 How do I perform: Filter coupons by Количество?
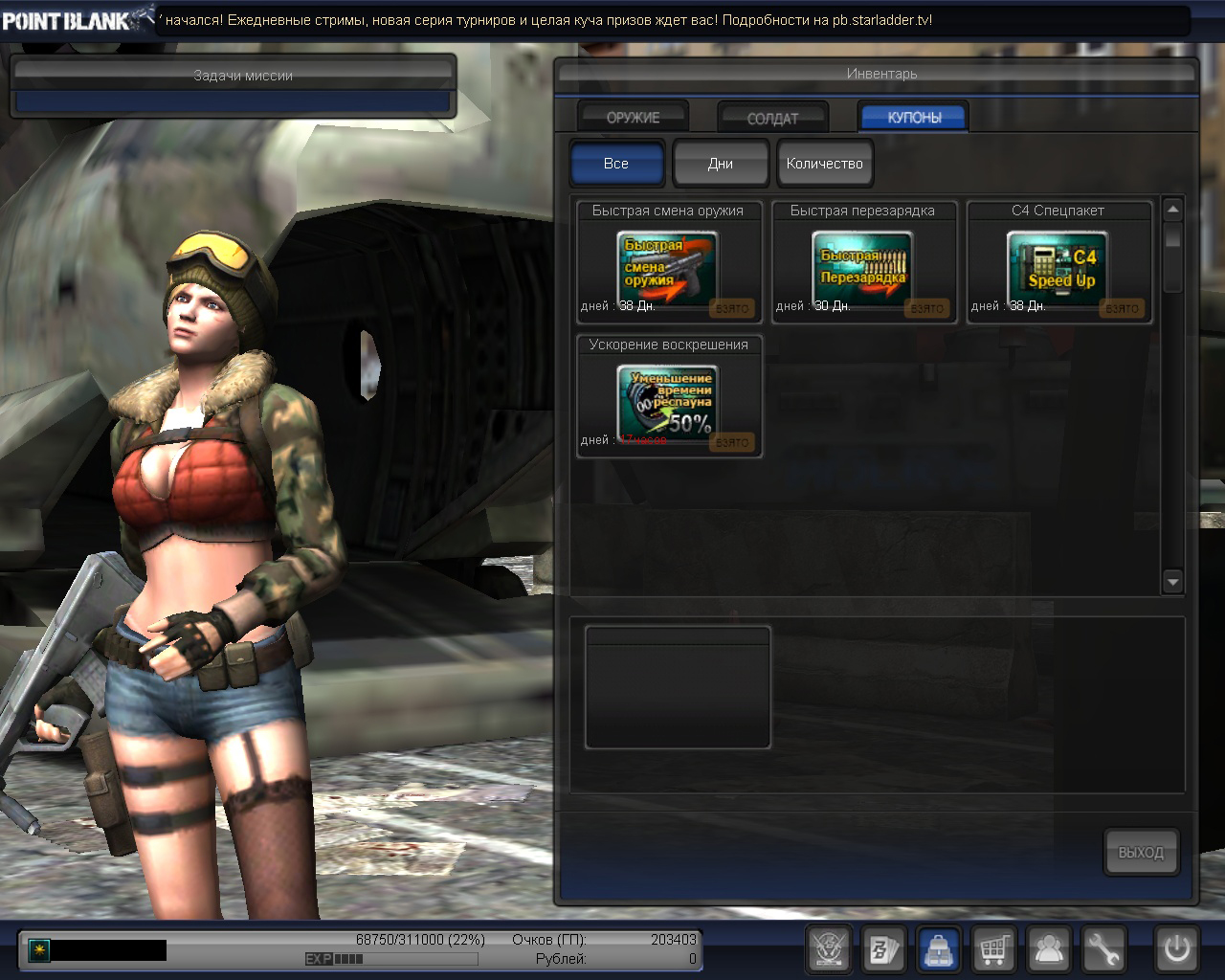click(825, 163)
